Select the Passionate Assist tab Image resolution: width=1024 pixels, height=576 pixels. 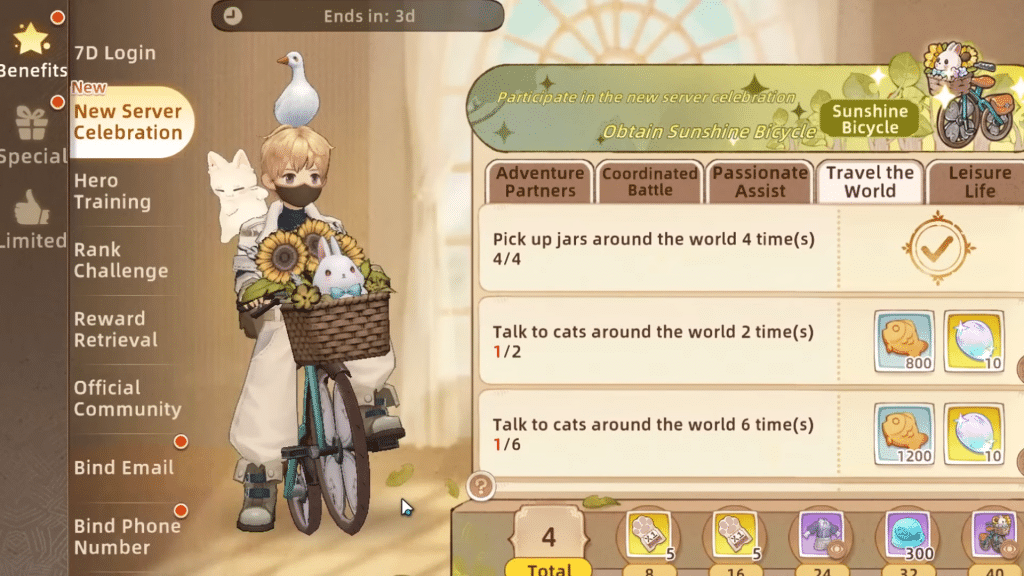tap(760, 182)
